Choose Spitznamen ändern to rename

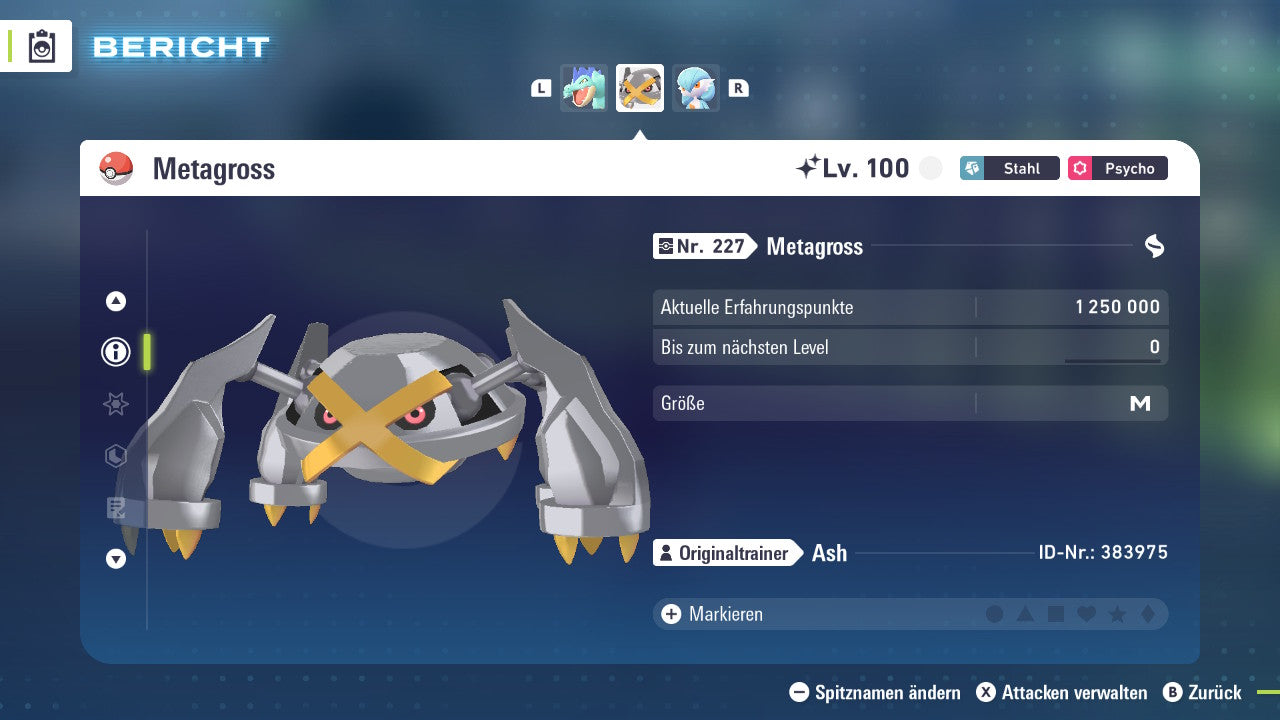875,692
